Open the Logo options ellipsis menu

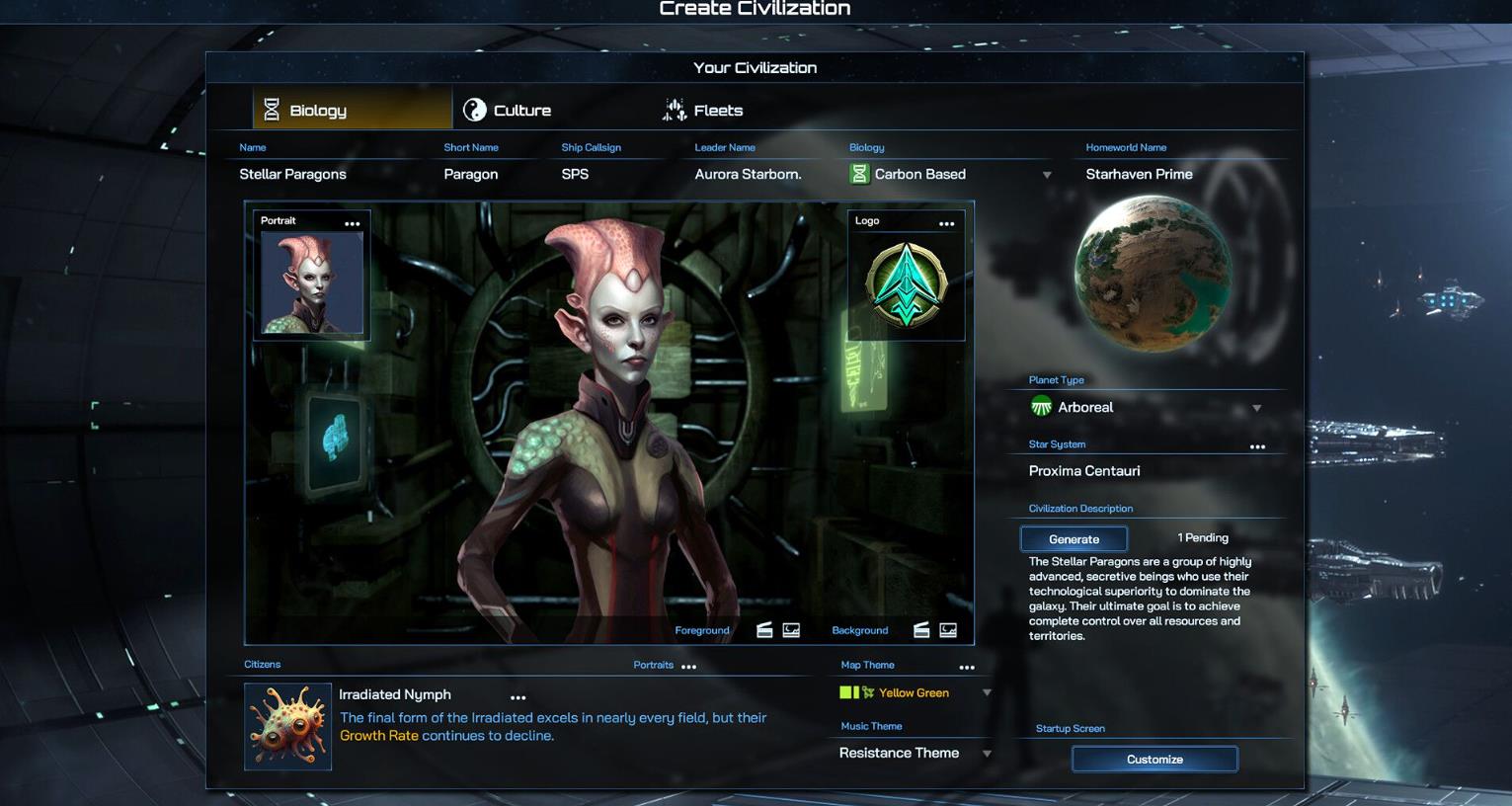pos(946,222)
